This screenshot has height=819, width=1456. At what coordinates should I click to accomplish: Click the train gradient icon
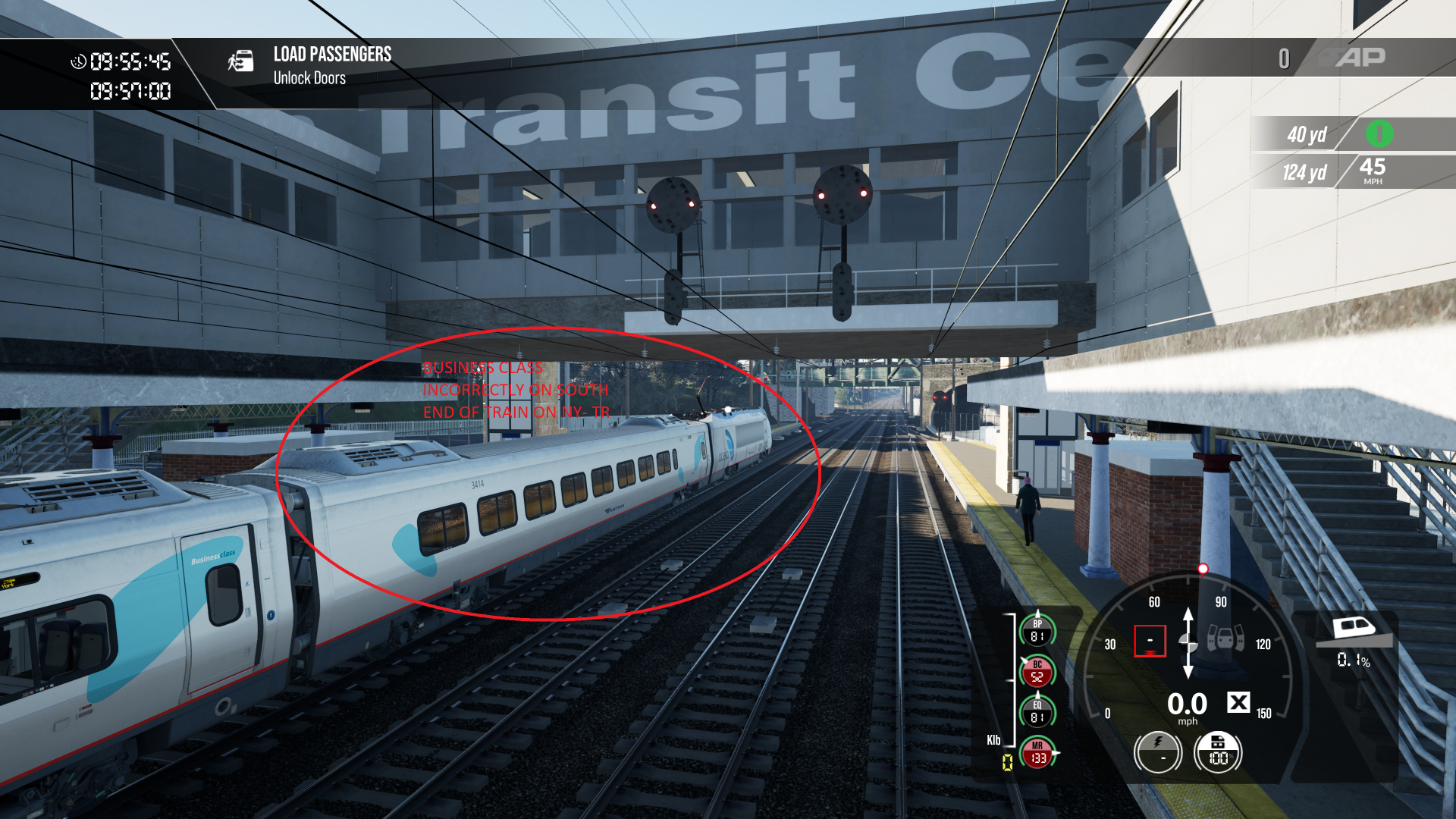(x=1354, y=629)
